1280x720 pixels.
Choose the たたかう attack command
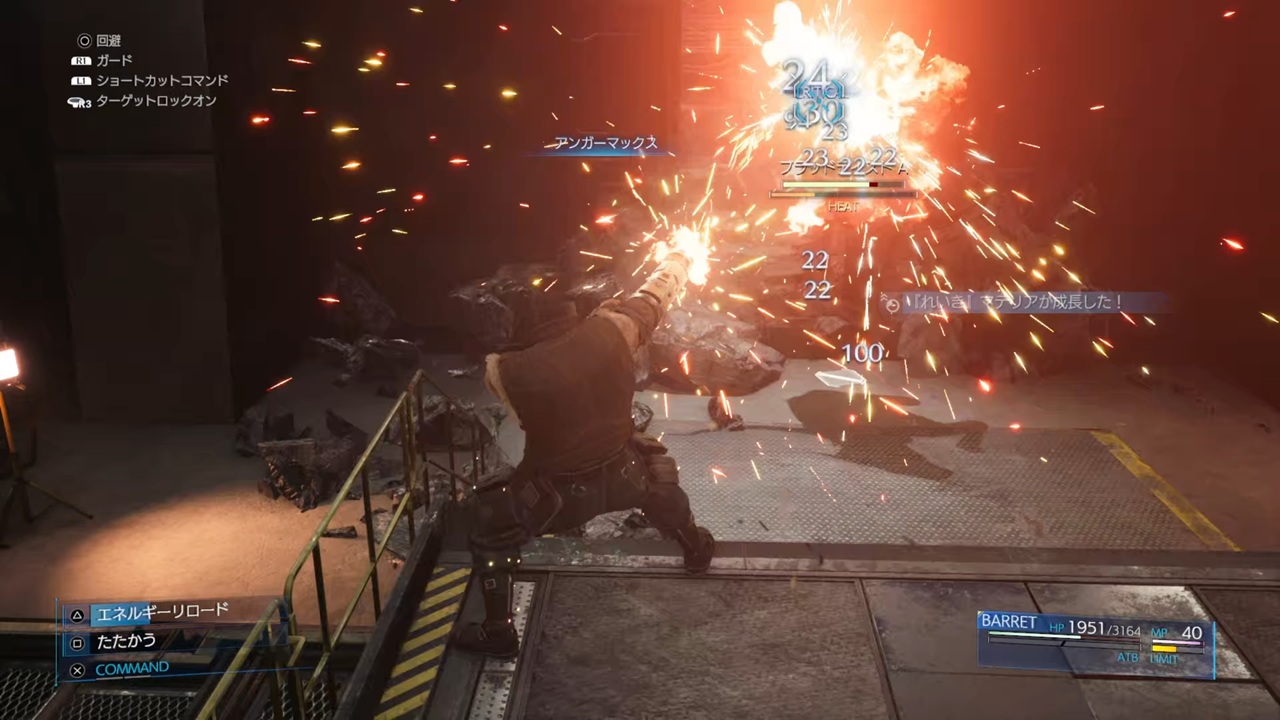click(126, 640)
